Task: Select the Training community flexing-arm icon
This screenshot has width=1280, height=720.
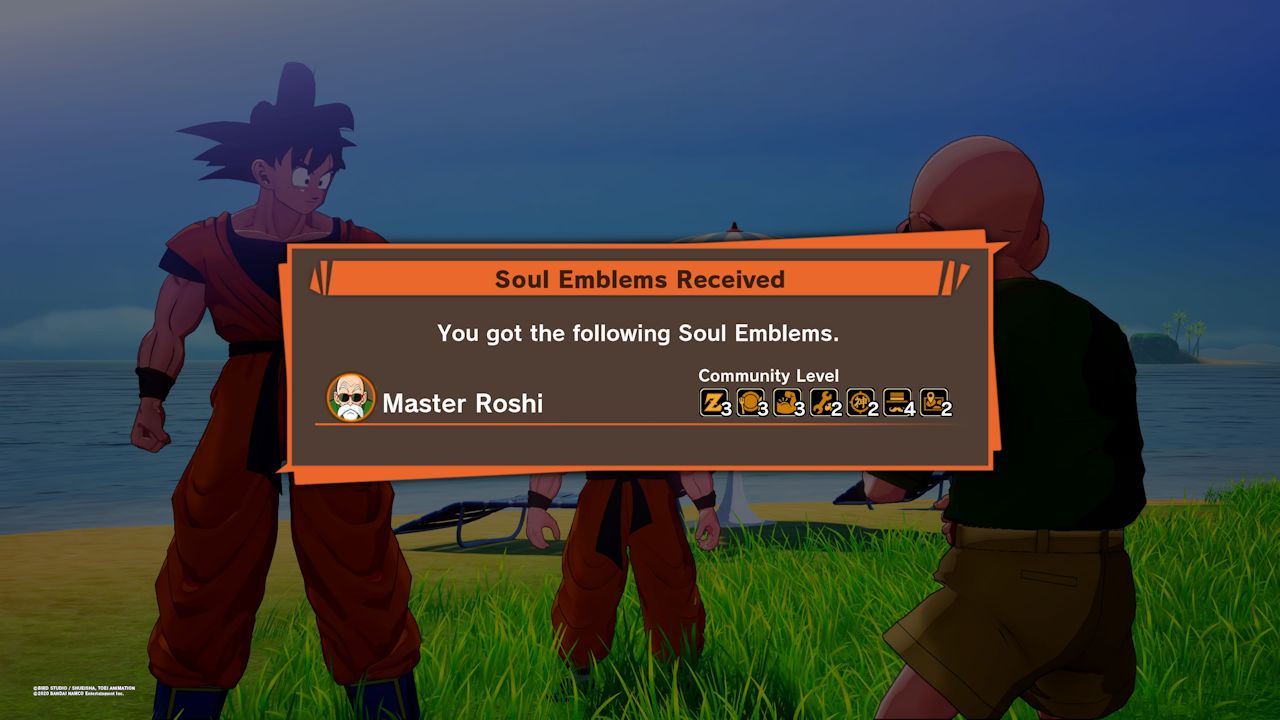Action: 786,400
